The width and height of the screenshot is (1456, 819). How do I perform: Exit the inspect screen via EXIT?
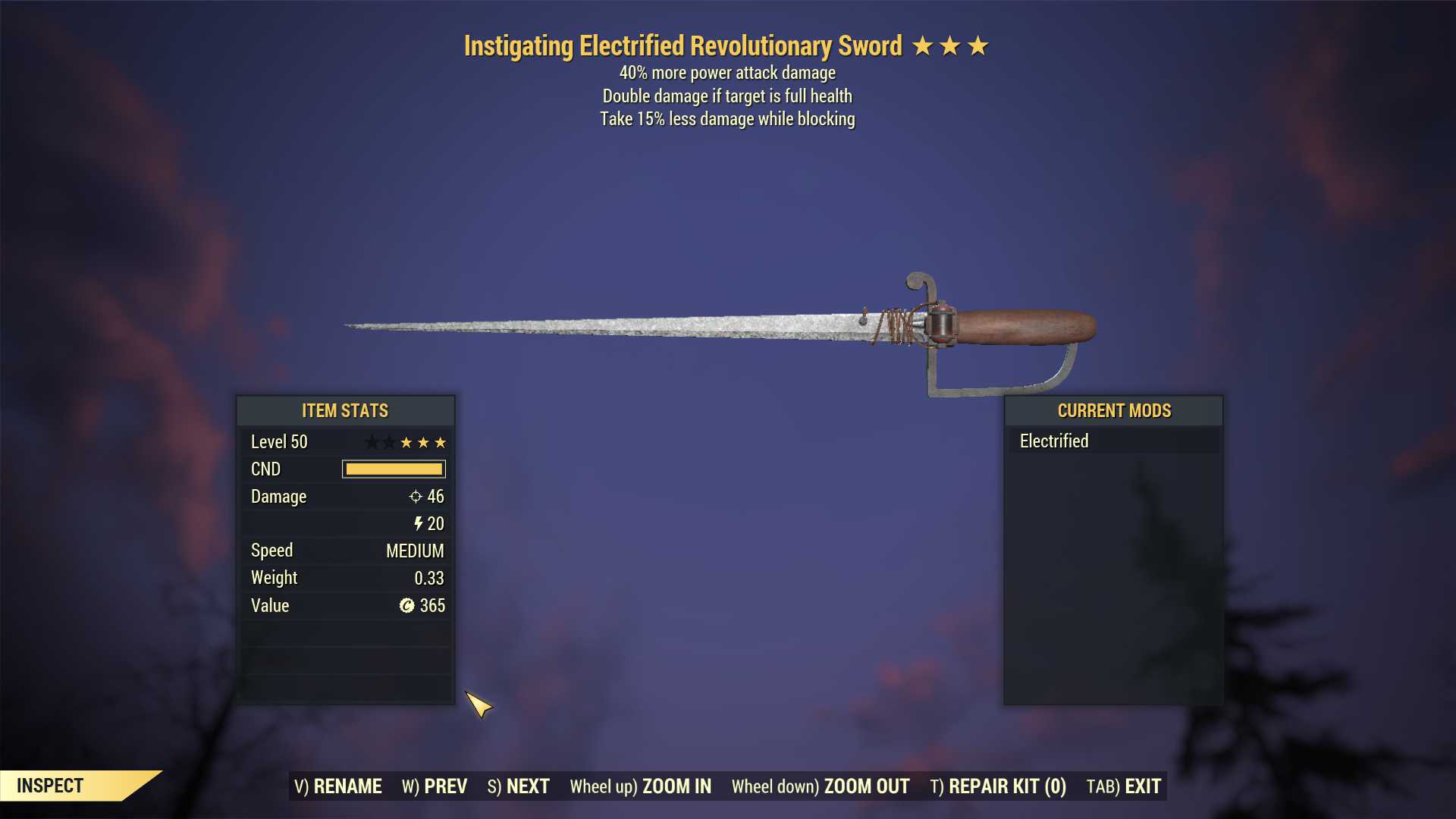(1123, 786)
